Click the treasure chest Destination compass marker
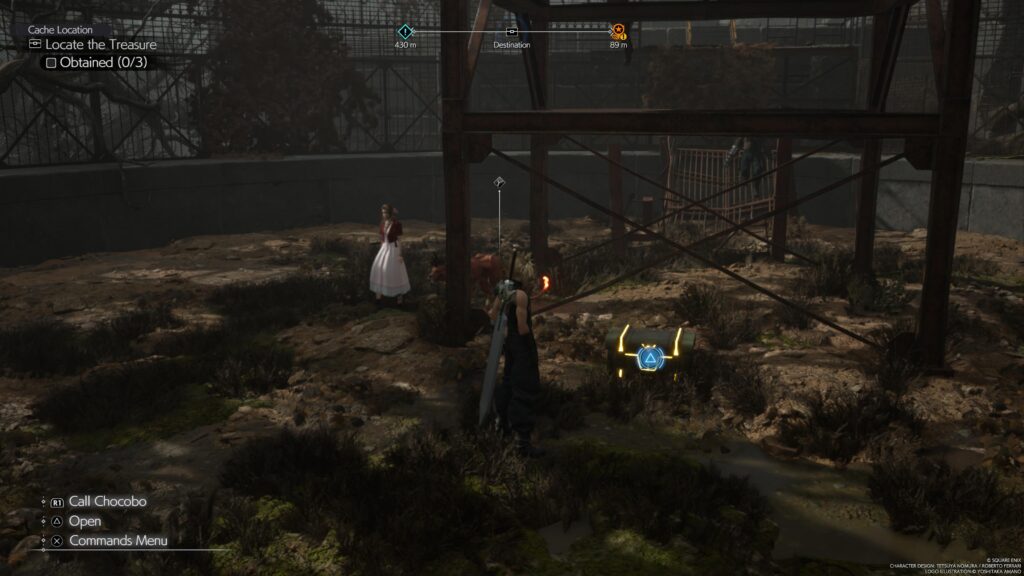Screen dimensions: 1024x576 [x=512, y=32]
